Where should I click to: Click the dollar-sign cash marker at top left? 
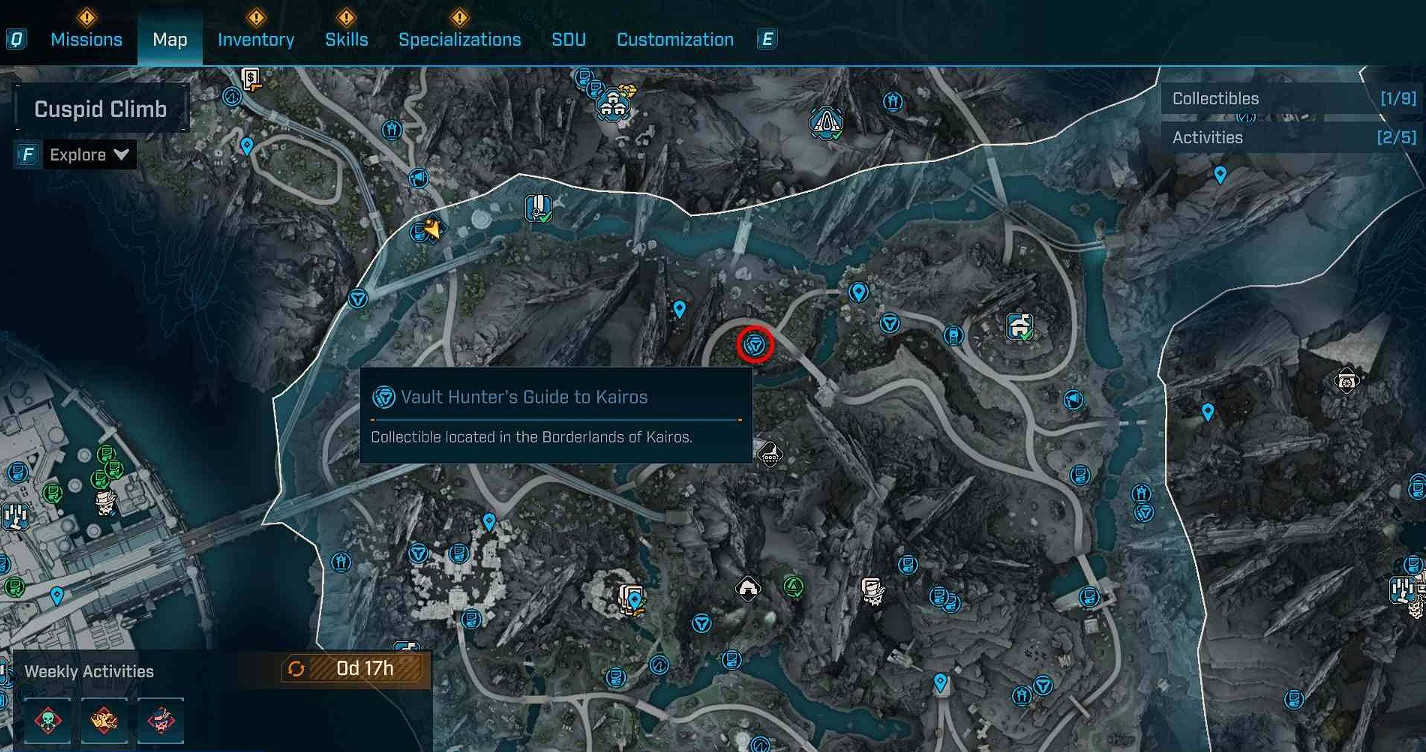coord(251,76)
